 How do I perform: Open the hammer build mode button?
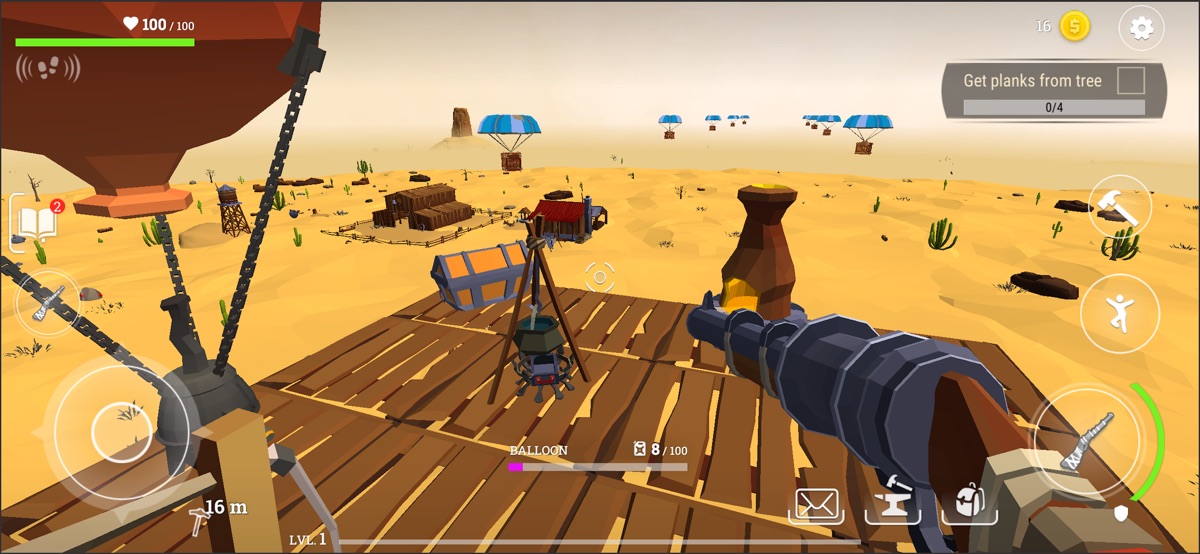(1119, 206)
